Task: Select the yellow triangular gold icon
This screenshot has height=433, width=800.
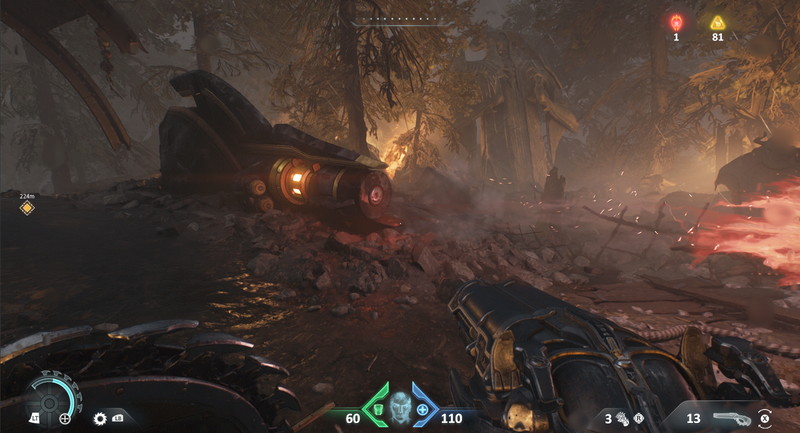Action: coord(717,22)
